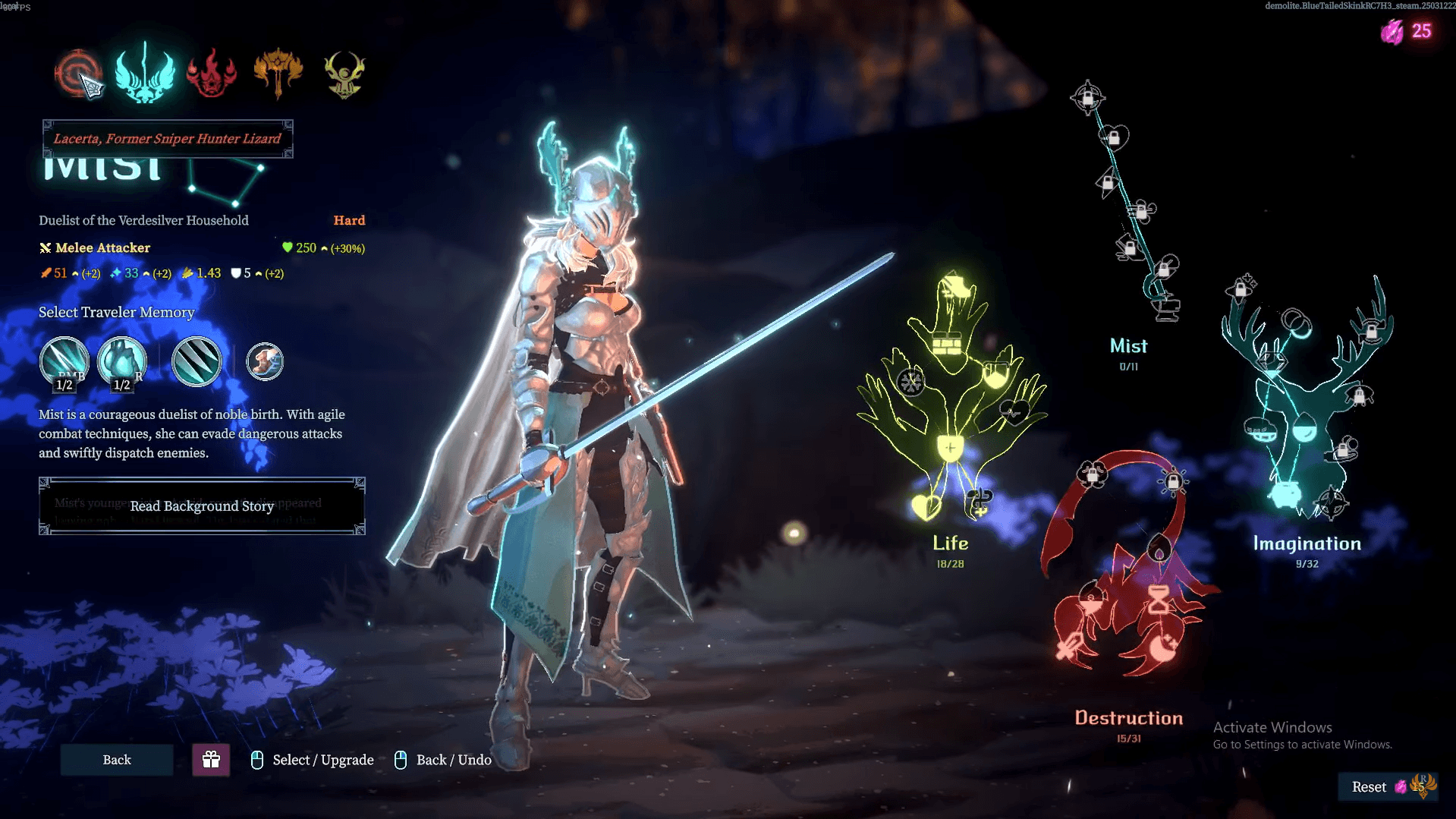Choose the orange winged sword character emblem

(278, 73)
